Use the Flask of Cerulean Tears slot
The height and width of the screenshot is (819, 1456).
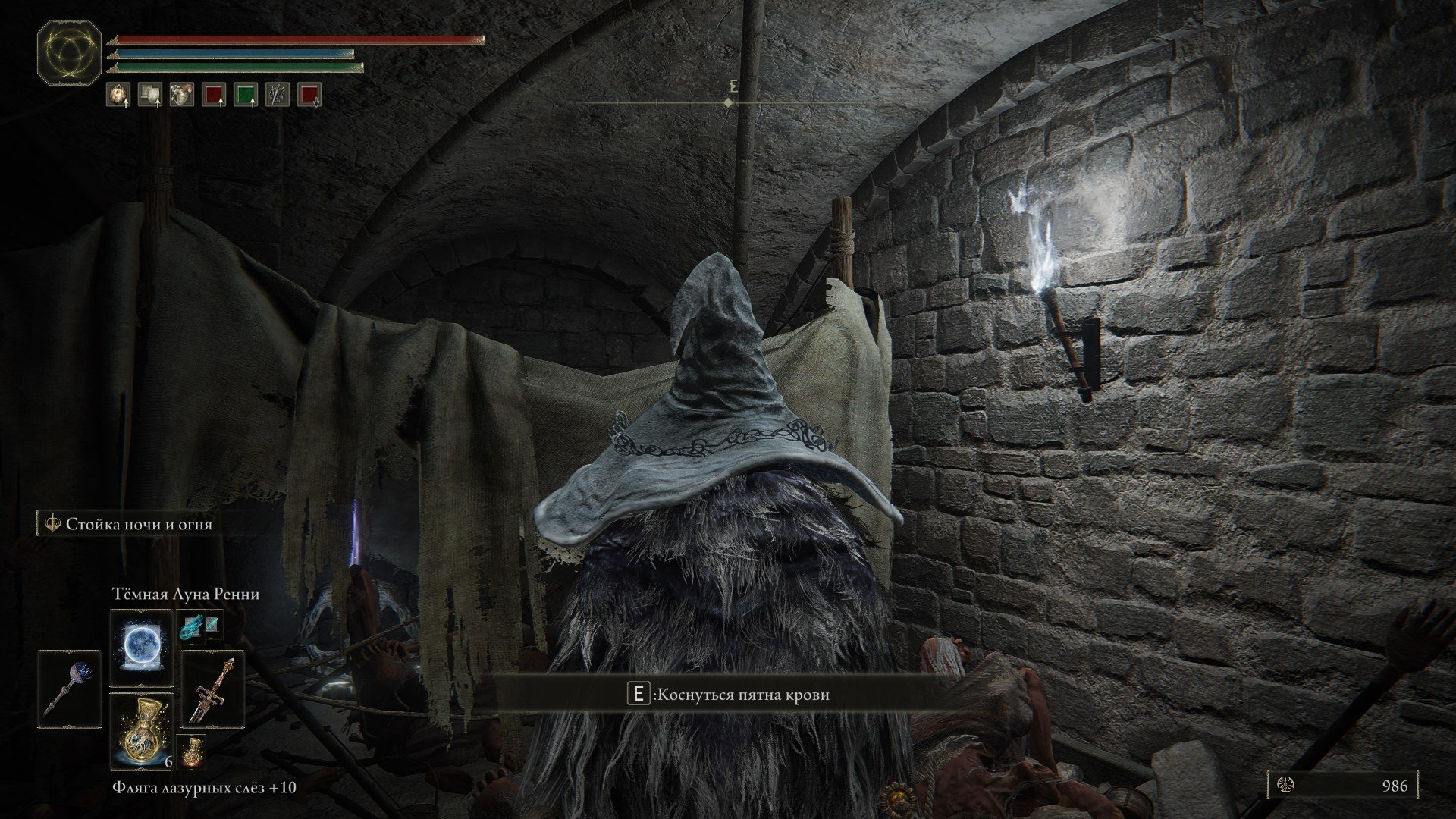[x=142, y=730]
